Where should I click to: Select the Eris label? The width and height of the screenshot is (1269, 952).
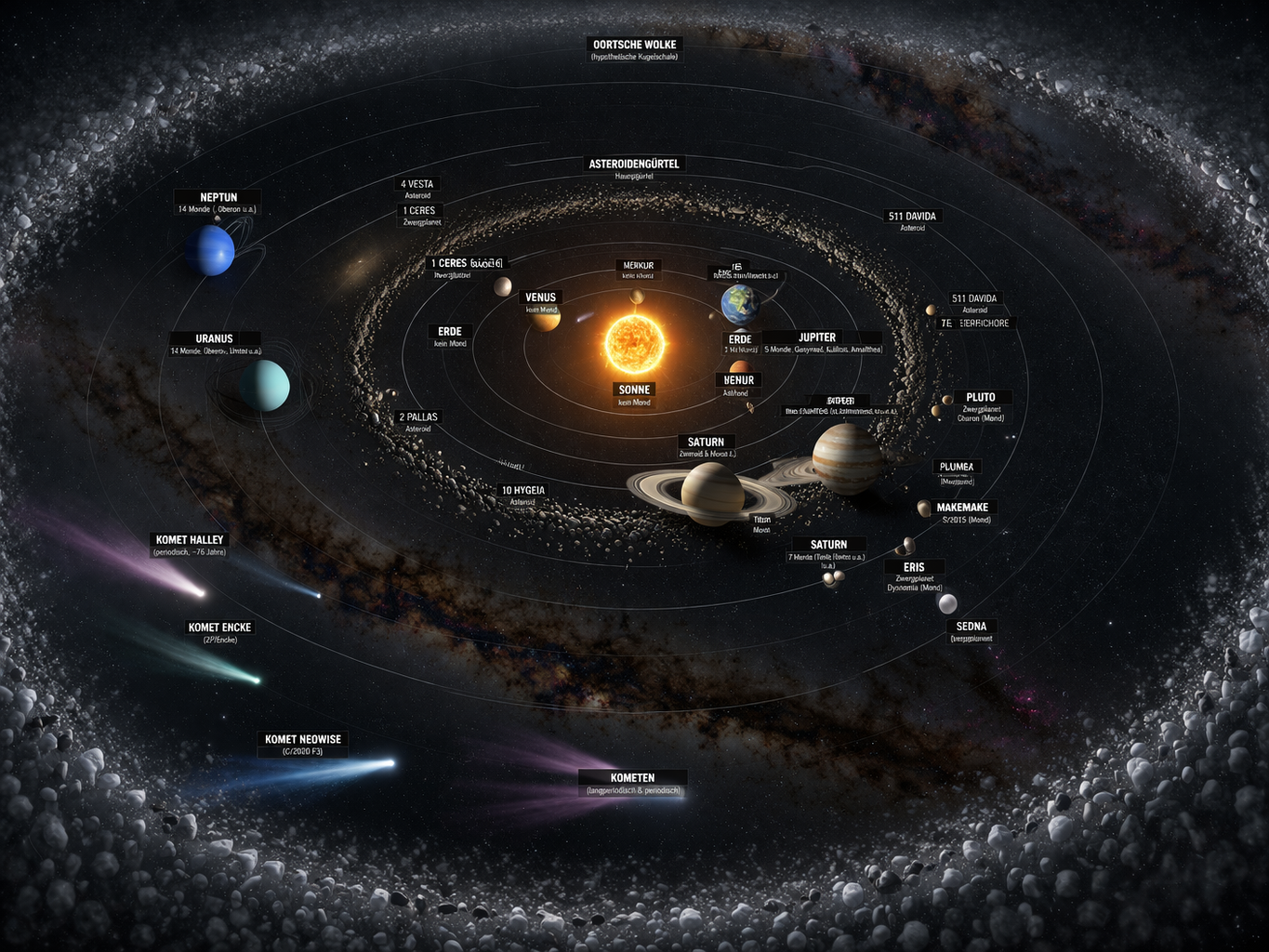(x=914, y=567)
